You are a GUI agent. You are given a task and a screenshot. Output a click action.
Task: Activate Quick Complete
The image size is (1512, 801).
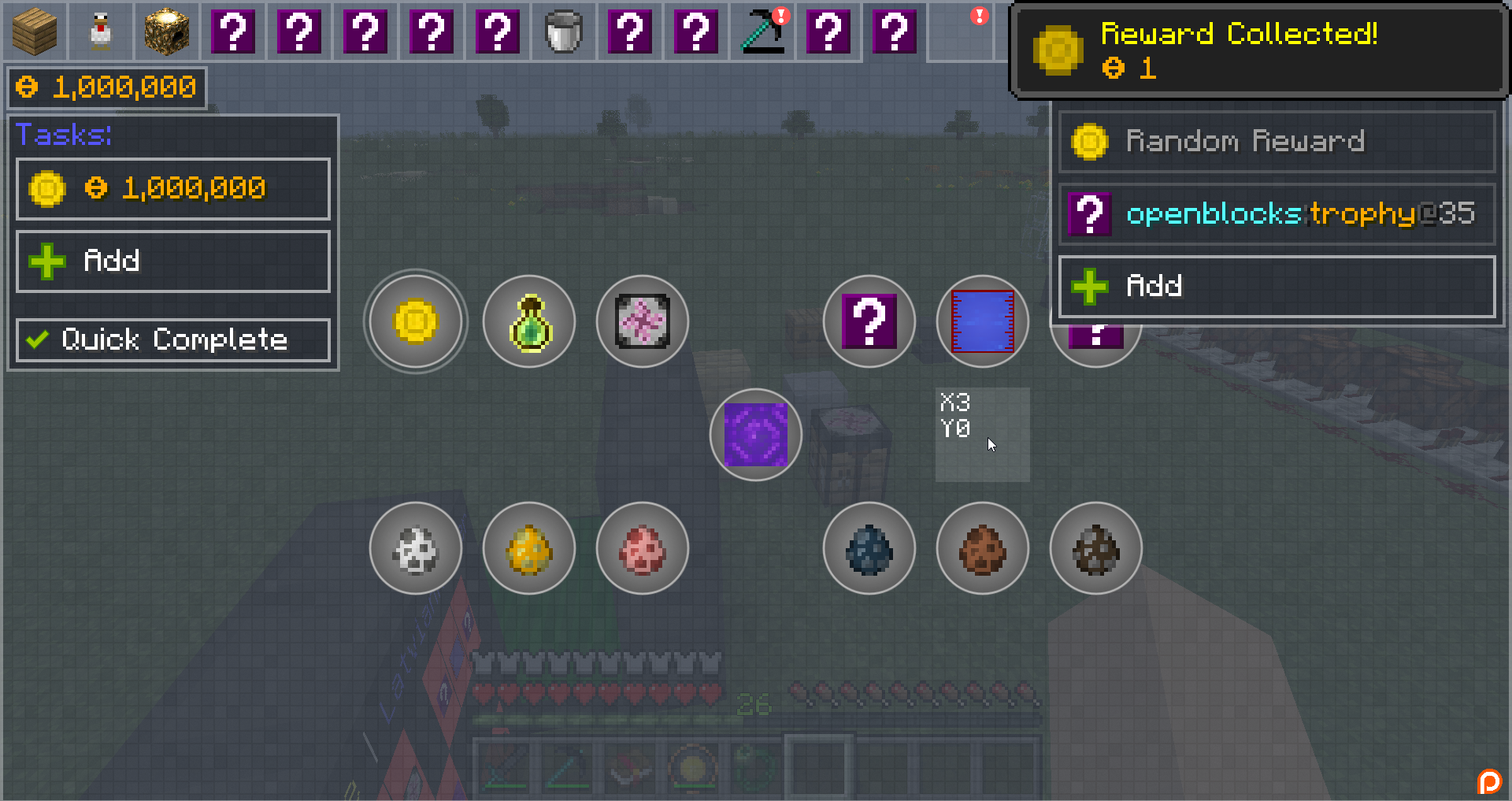173,340
